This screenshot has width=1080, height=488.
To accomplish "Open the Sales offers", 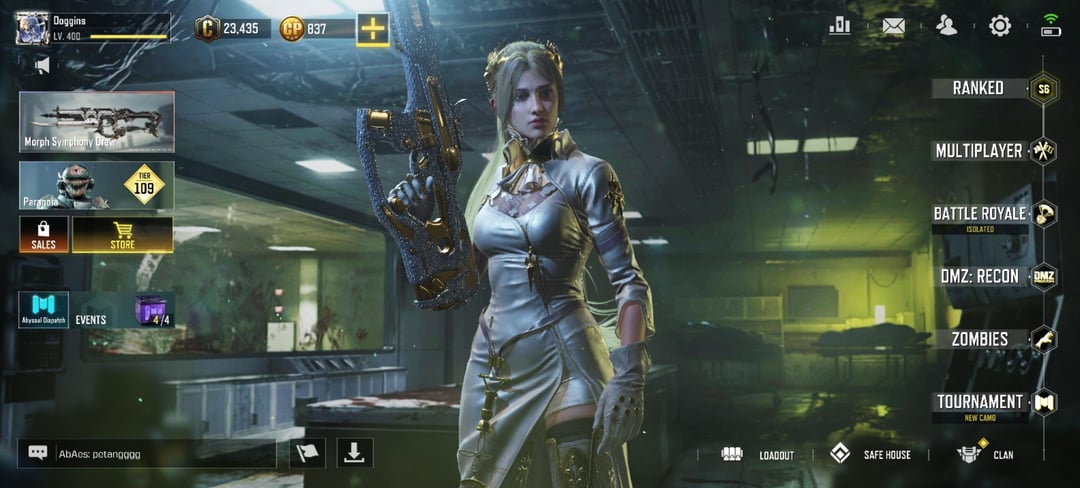I will coord(44,235).
